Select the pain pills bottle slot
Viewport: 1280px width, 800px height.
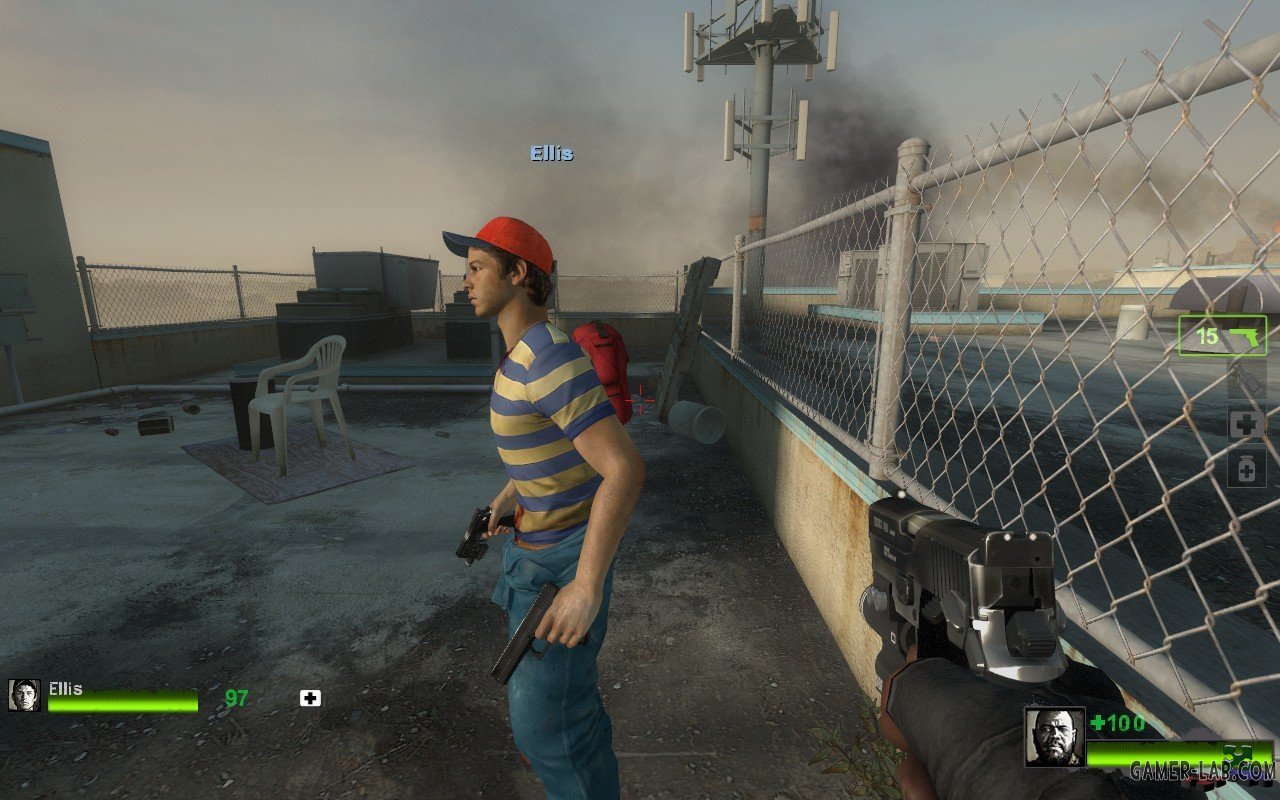[x=1246, y=468]
